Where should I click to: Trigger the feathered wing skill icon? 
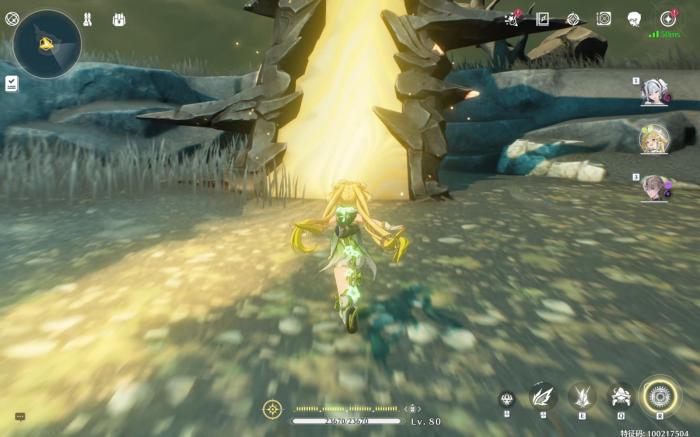[x=543, y=396]
